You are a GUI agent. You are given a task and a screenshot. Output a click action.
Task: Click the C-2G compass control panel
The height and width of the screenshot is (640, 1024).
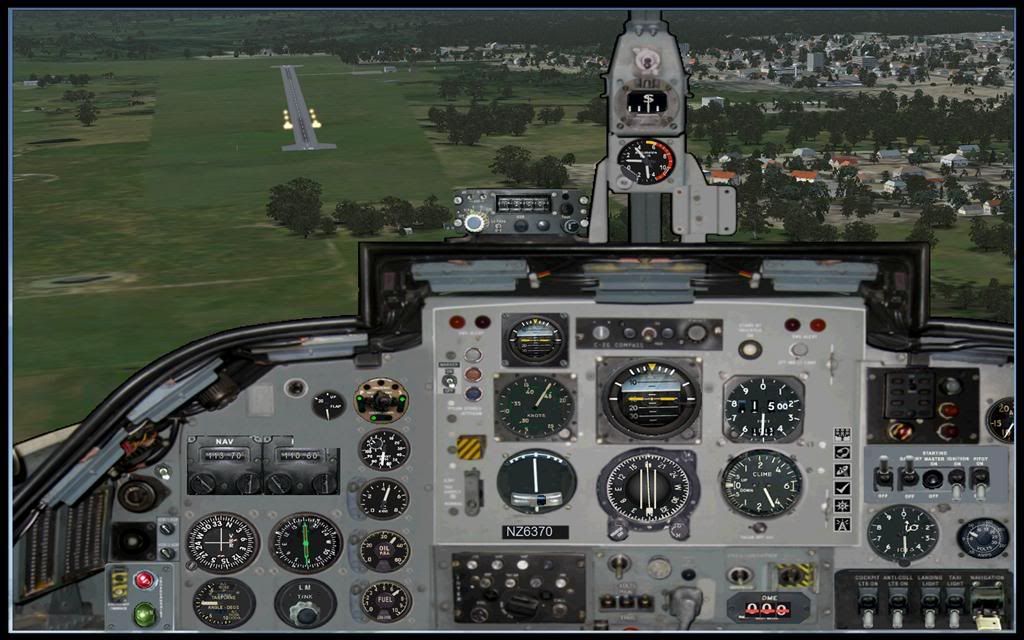648,333
